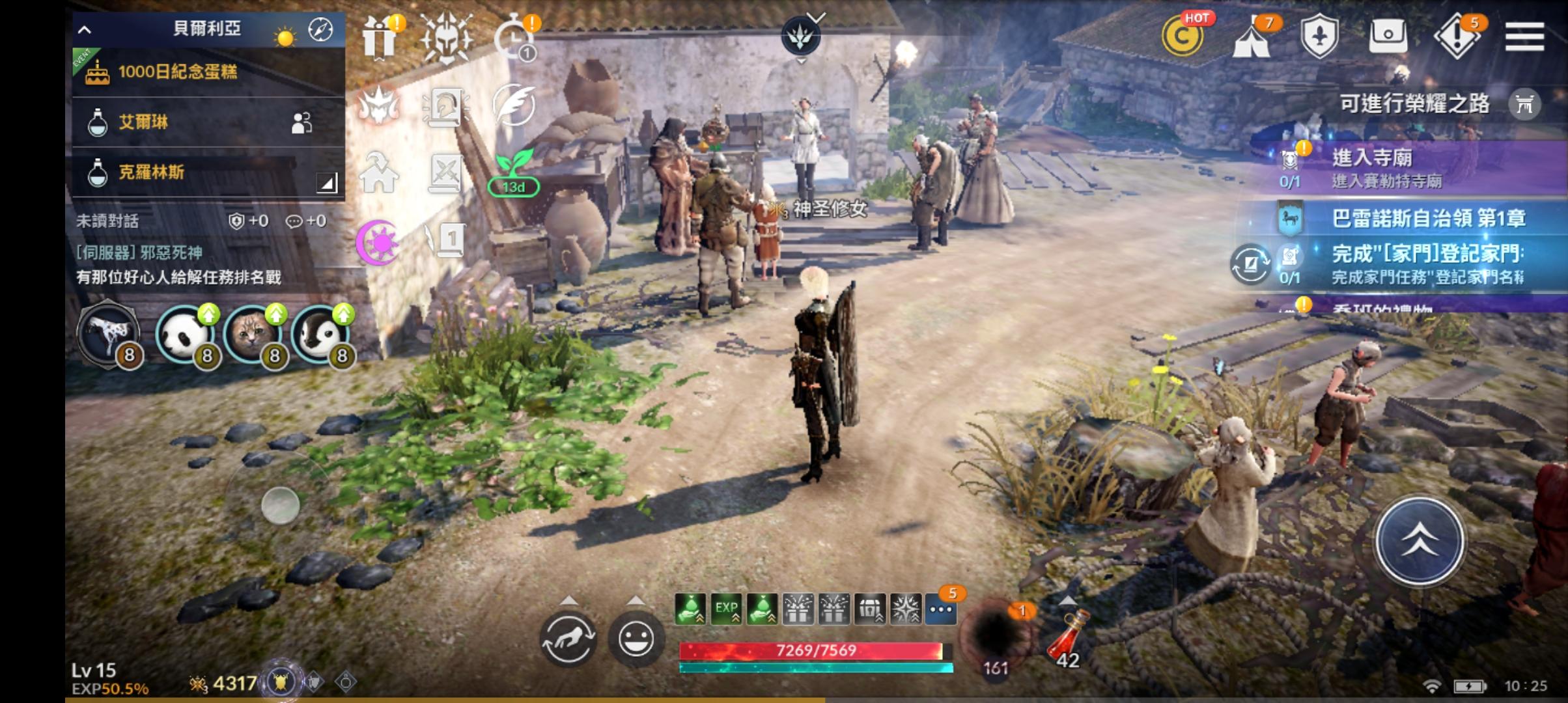This screenshot has height=703, width=1568.
Task: Tap the double-arrow jump button
Action: pos(1420,540)
